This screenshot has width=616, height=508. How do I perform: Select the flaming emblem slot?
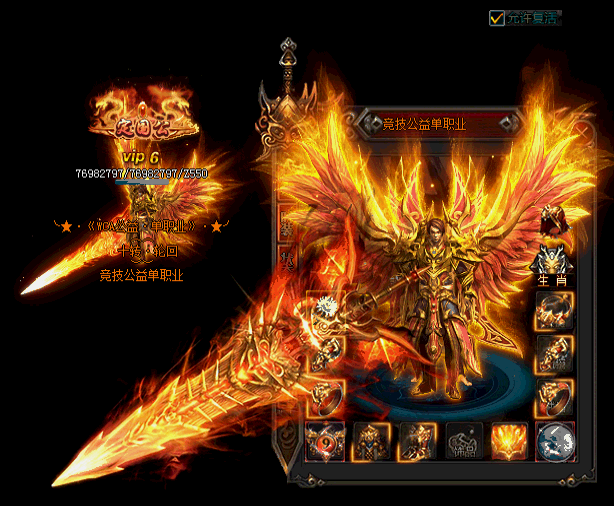tap(509, 441)
